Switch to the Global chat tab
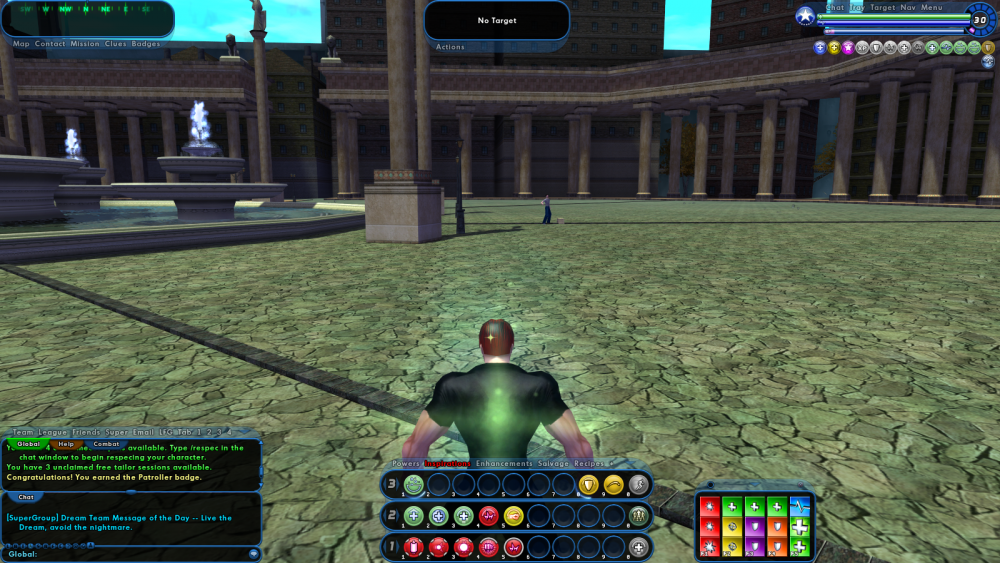 pyautogui.click(x=28, y=443)
